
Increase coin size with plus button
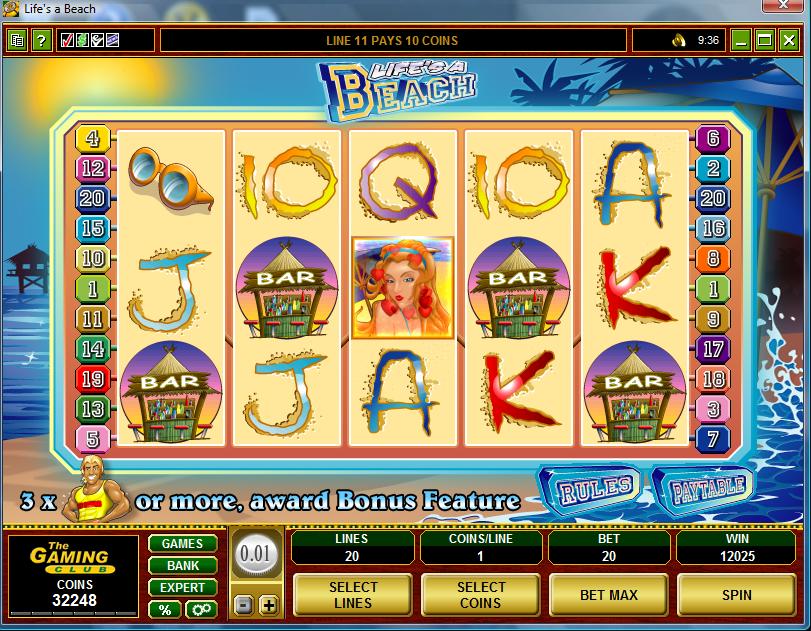[268, 605]
